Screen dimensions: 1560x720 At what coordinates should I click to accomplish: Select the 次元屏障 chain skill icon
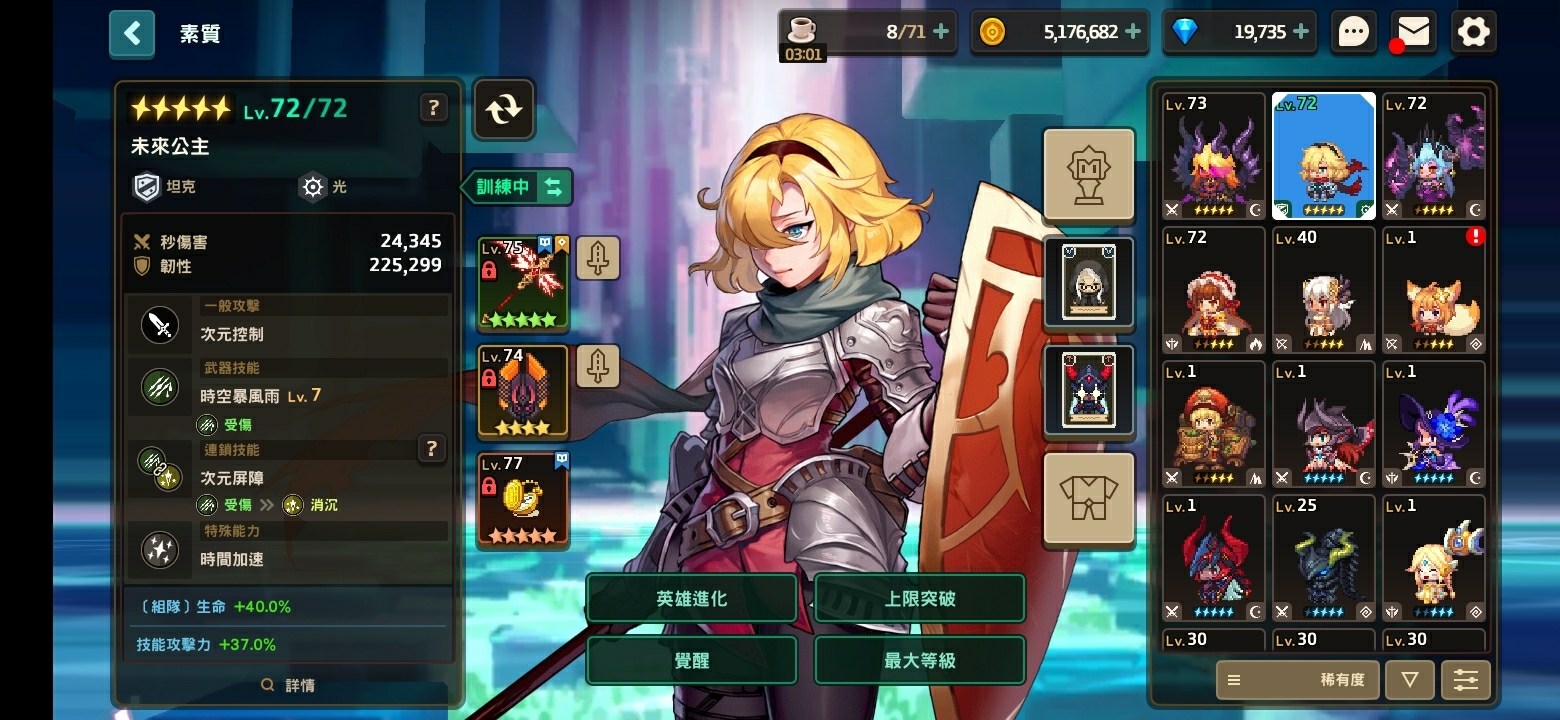(160, 468)
